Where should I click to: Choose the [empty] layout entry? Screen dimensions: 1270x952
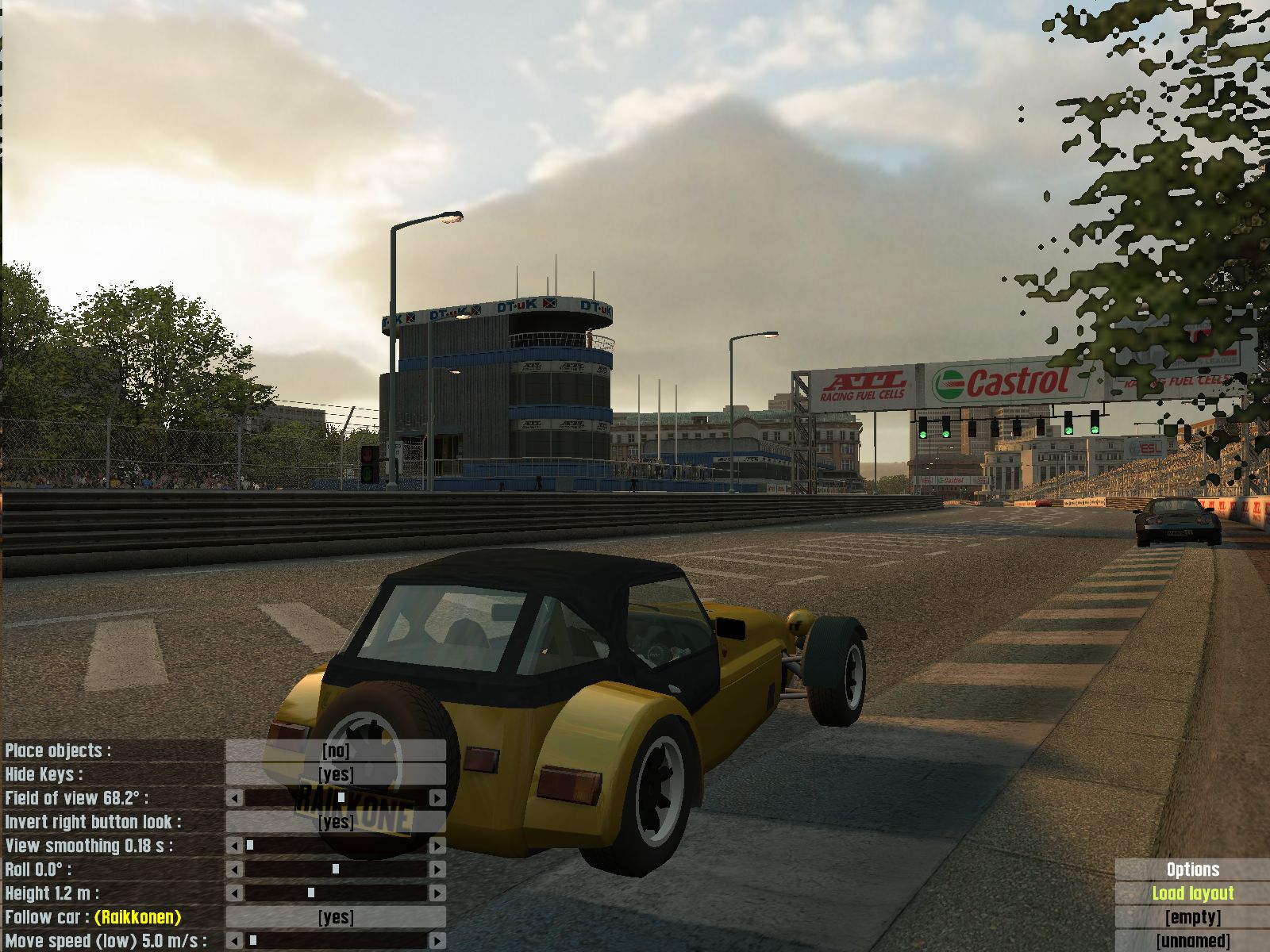click(1192, 917)
